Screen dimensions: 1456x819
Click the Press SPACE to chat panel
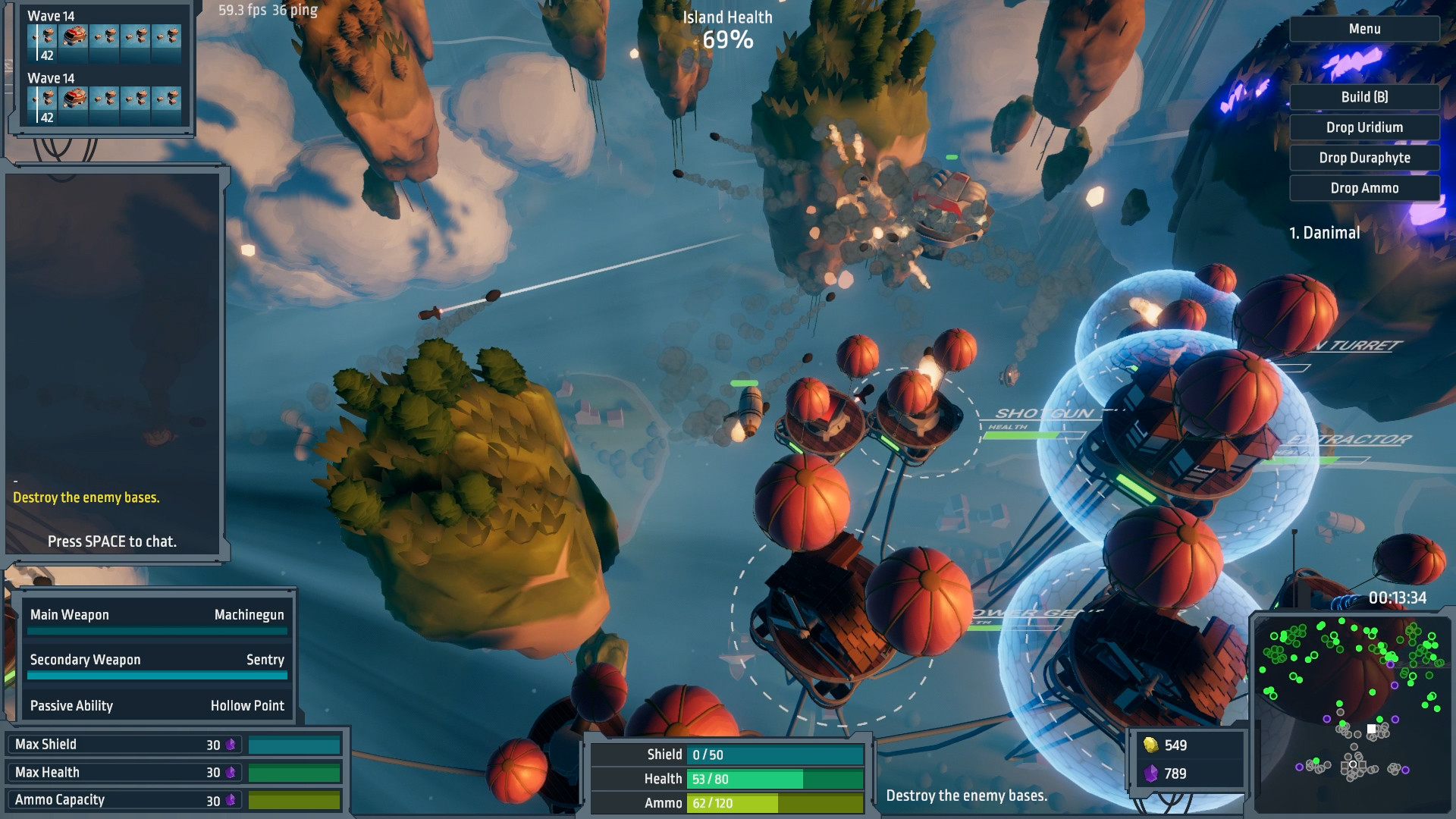click(111, 541)
